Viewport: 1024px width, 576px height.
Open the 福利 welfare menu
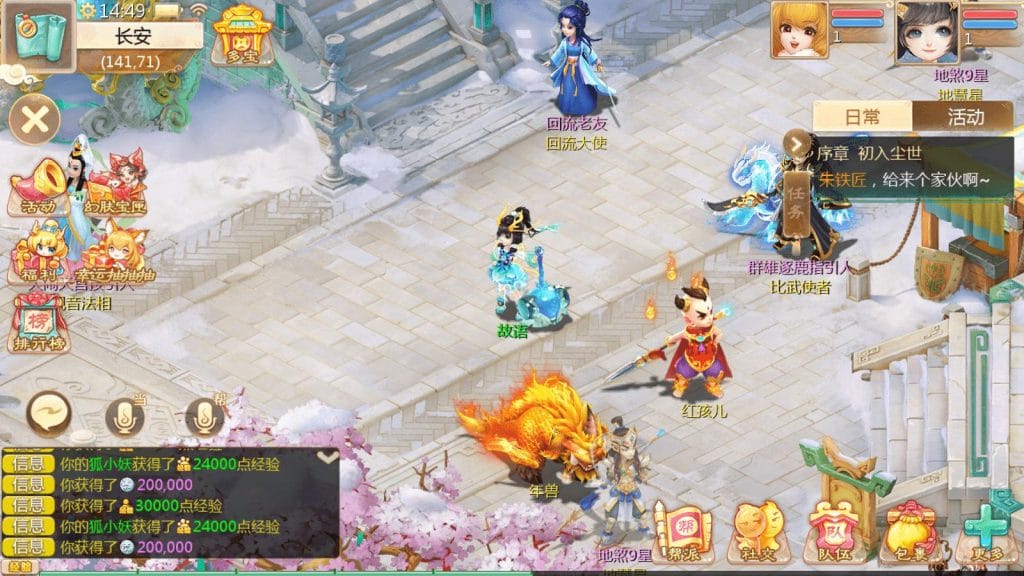click(38, 256)
